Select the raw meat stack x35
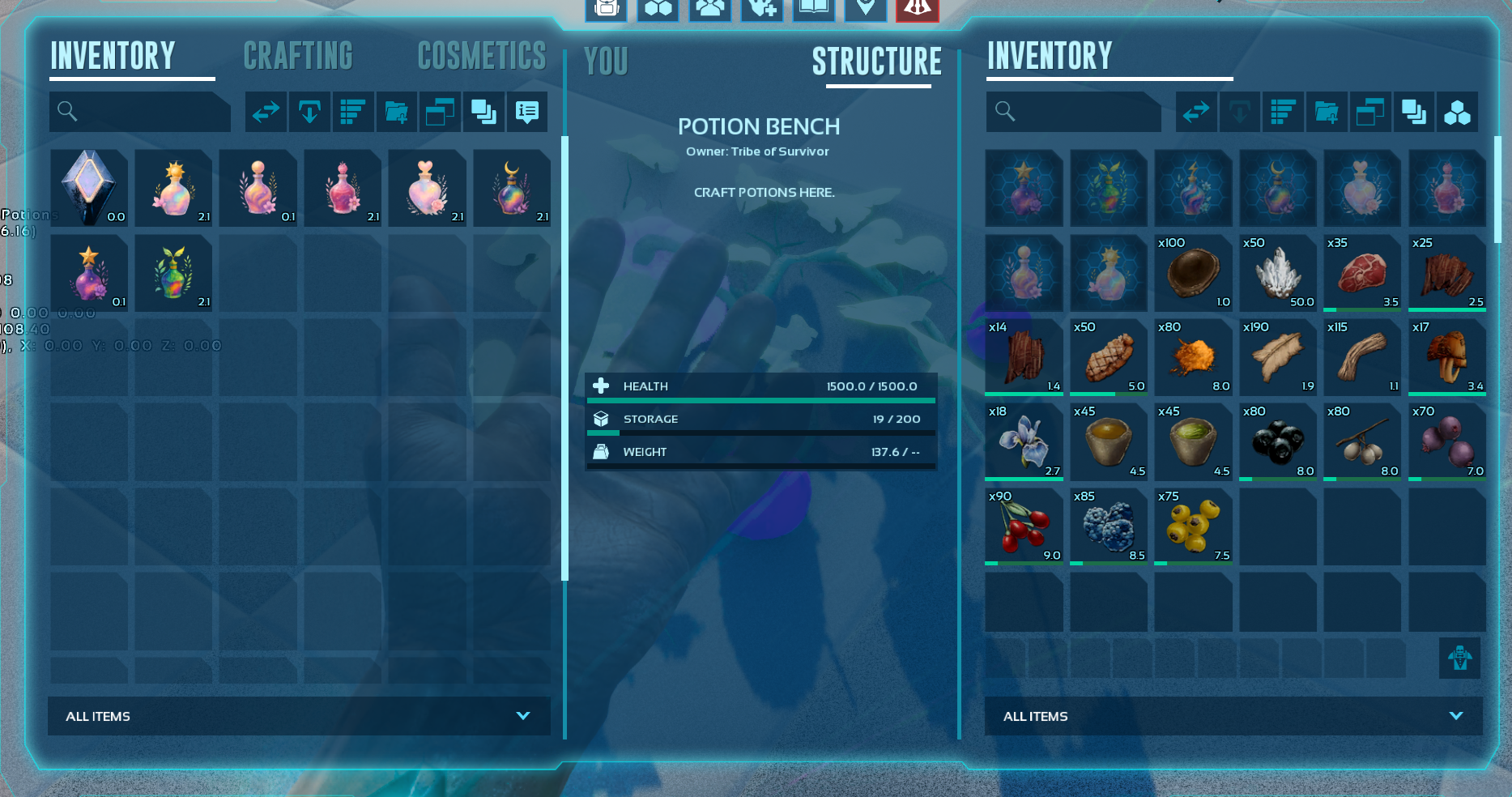Screen dimensions: 1512x797 pos(1362,273)
